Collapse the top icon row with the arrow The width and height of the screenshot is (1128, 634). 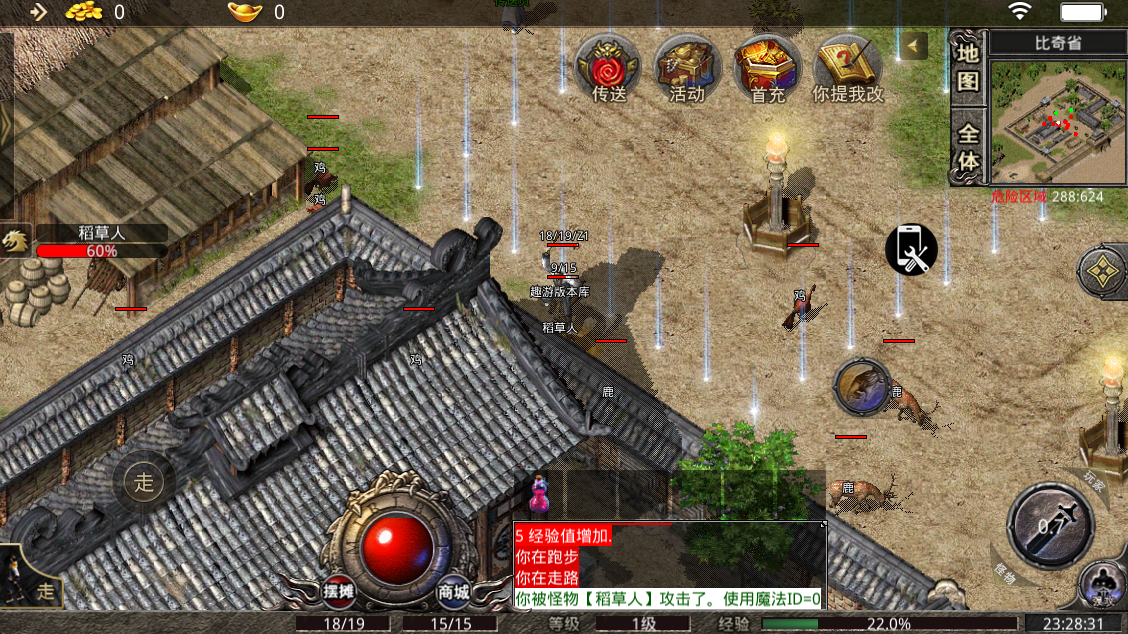(x=914, y=45)
